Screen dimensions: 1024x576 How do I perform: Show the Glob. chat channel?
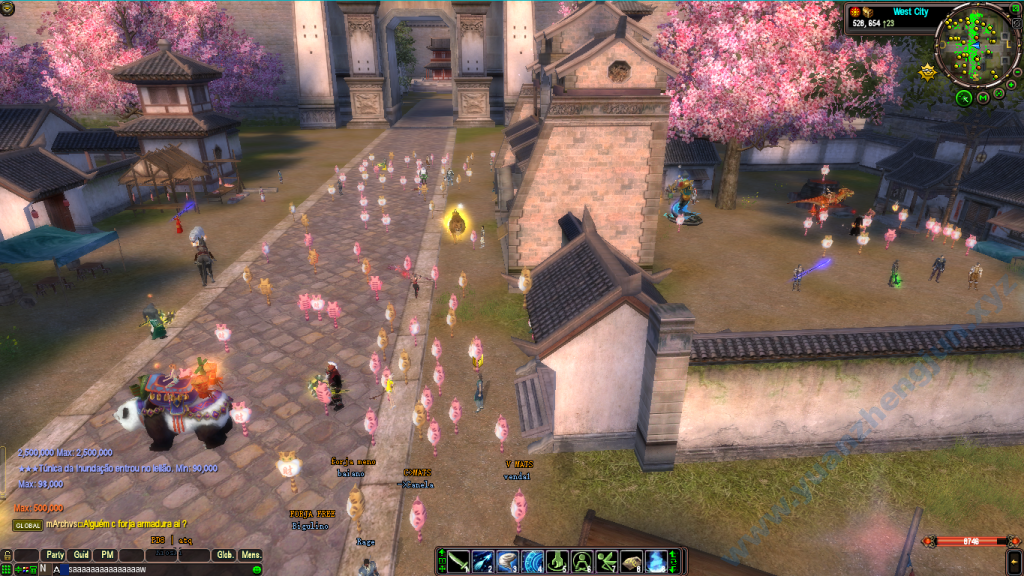tap(225, 555)
